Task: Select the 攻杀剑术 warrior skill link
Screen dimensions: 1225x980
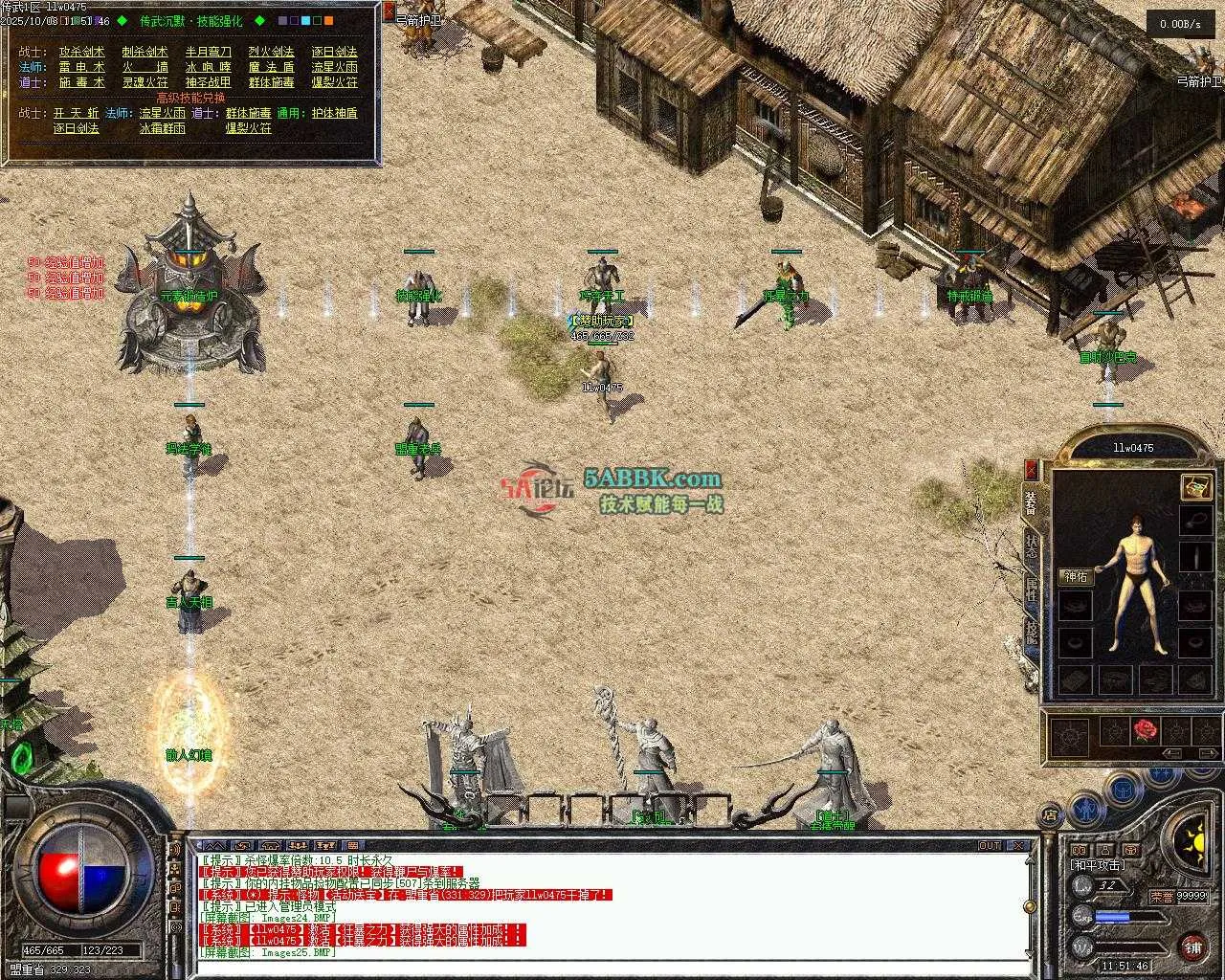Action: (x=82, y=52)
